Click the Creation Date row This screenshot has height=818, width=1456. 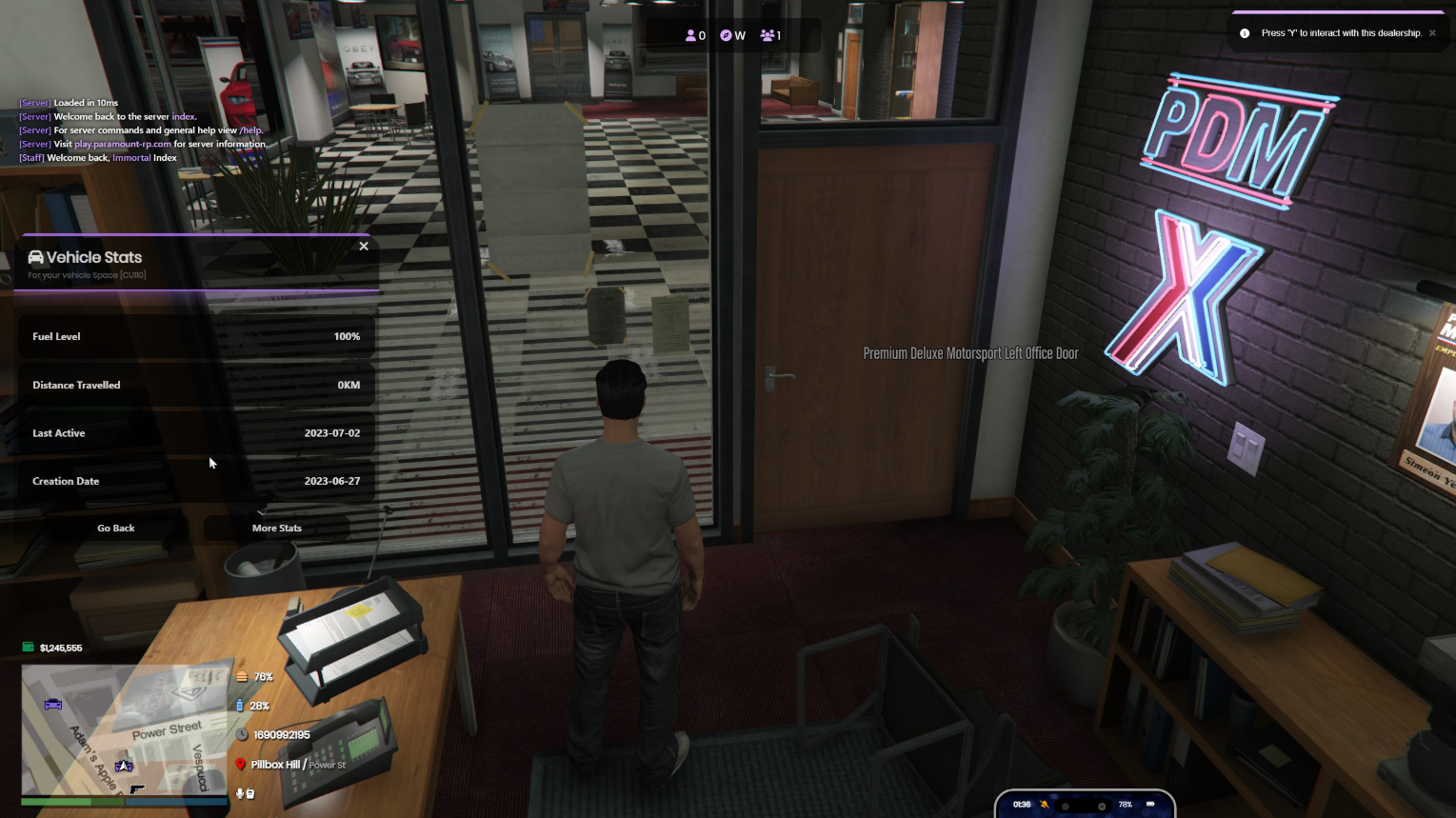point(196,481)
